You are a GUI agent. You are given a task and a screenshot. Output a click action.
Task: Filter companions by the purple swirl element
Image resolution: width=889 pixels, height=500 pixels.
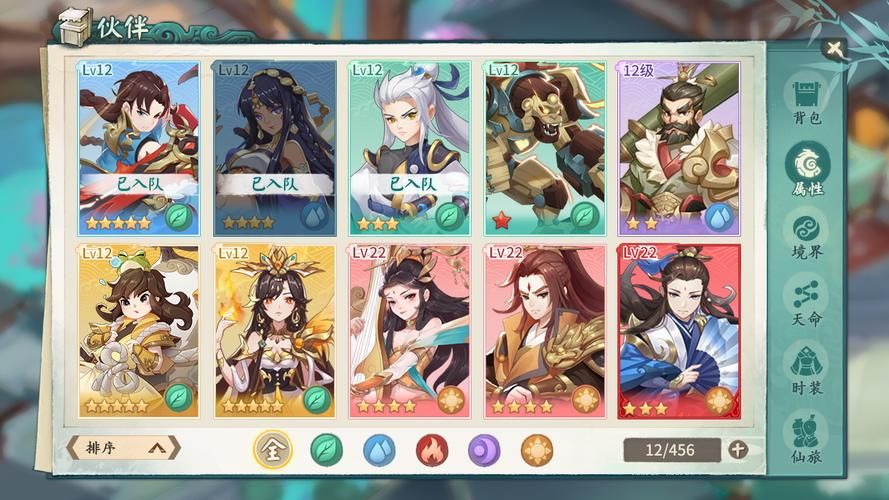click(x=484, y=450)
